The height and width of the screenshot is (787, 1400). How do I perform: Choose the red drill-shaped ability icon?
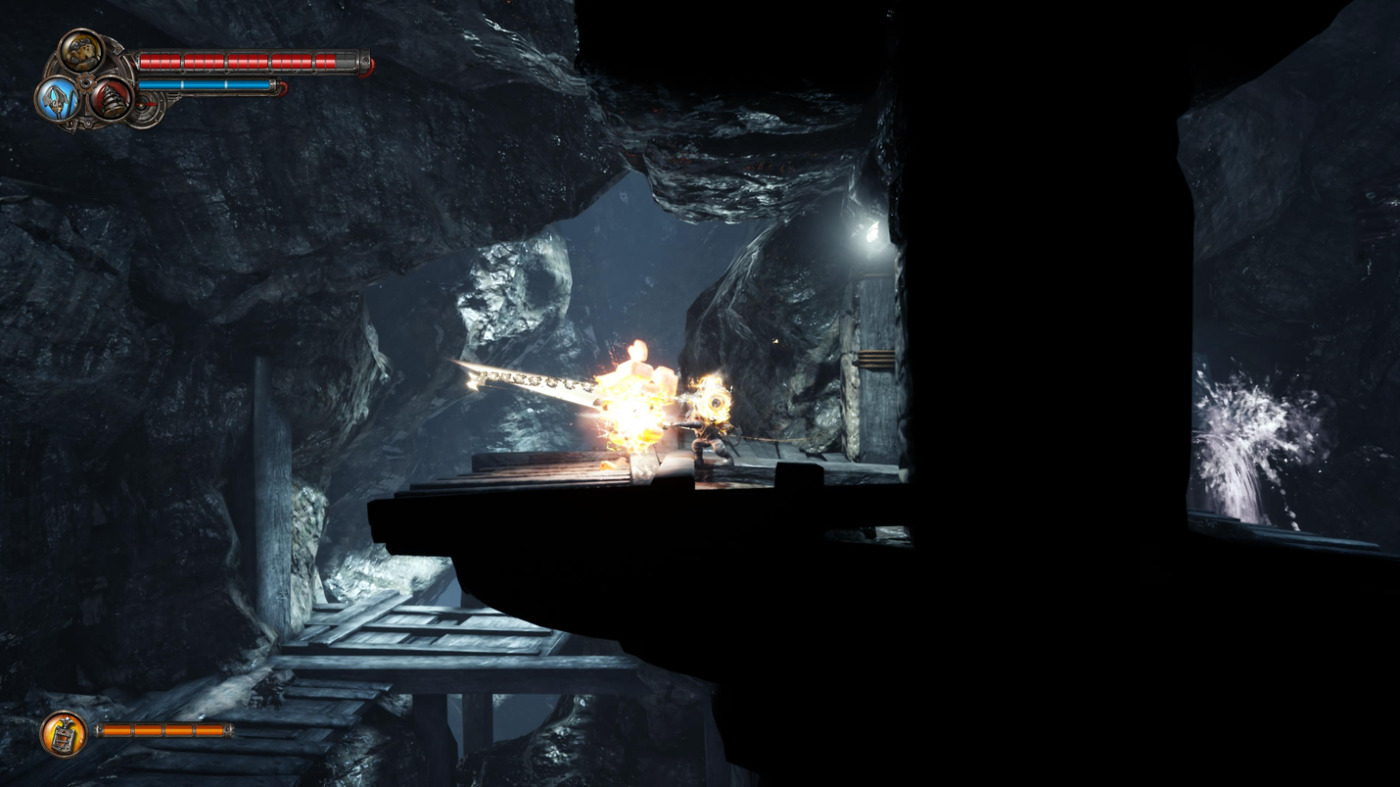pyautogui.click(x=109, y=100)
